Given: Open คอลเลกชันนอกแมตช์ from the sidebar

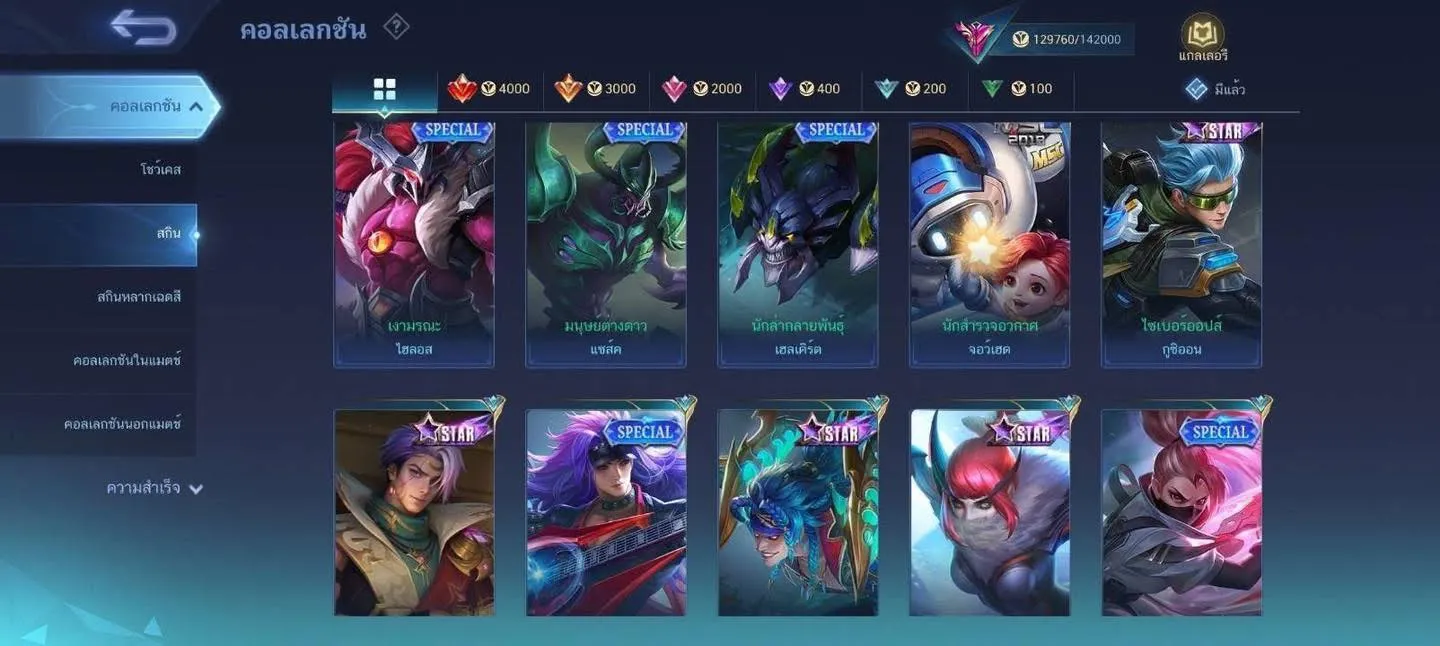Looking at the screenshot, I should (122, 424).
